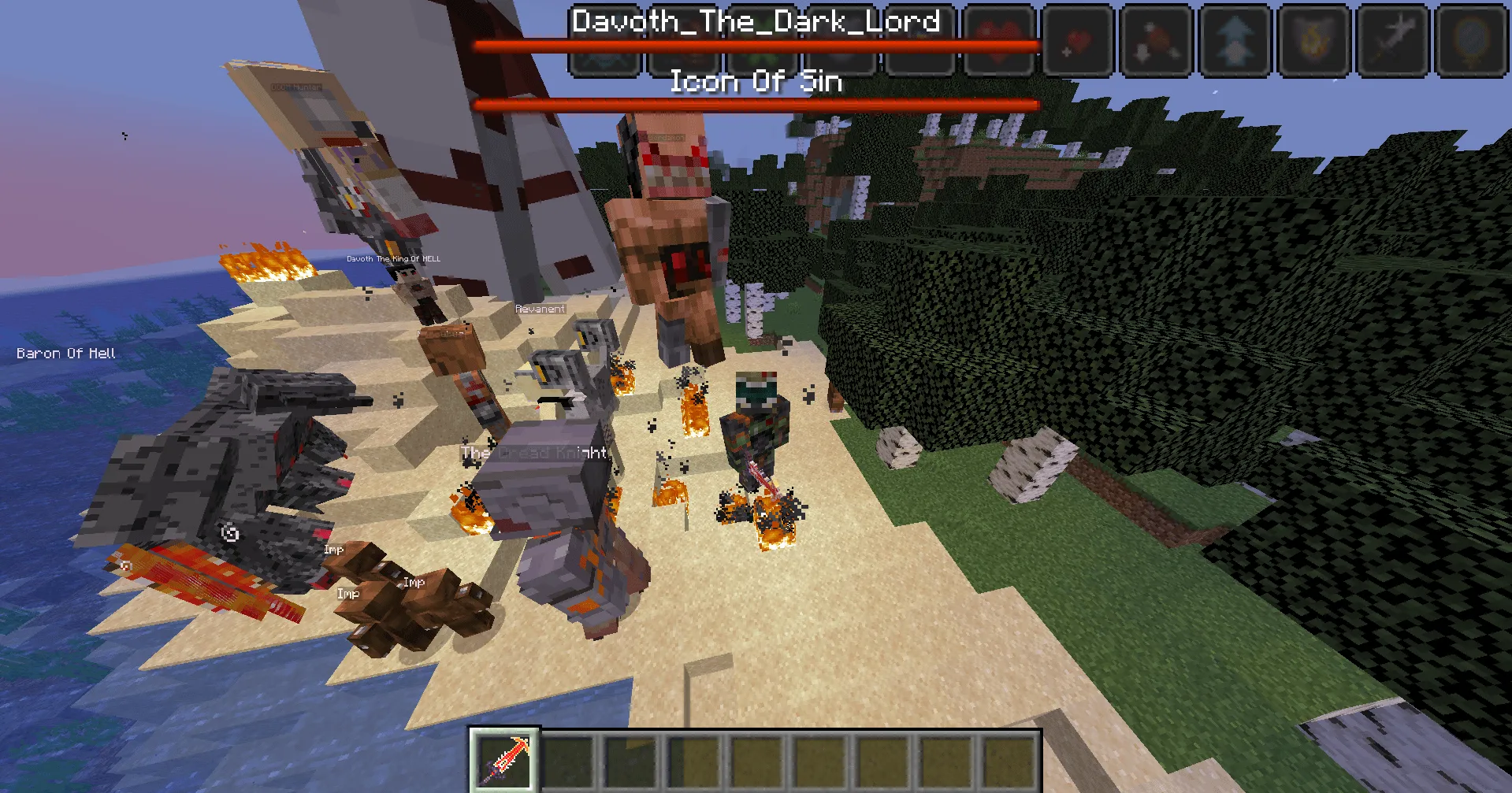Expand the Icon Of Sin boss title
The height and width of the screenshot is (793, 1512).
click(756, 80)
